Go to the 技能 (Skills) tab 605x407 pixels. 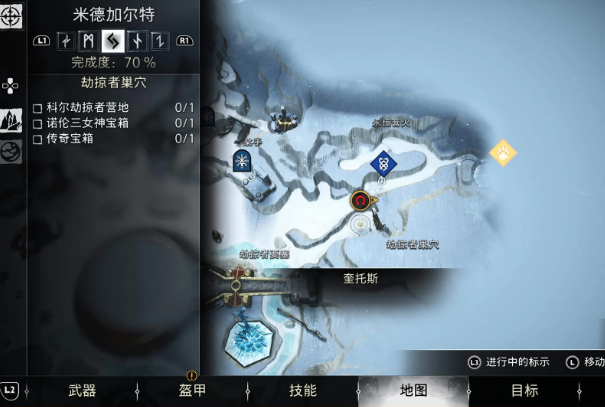click(x=302, y=390)
